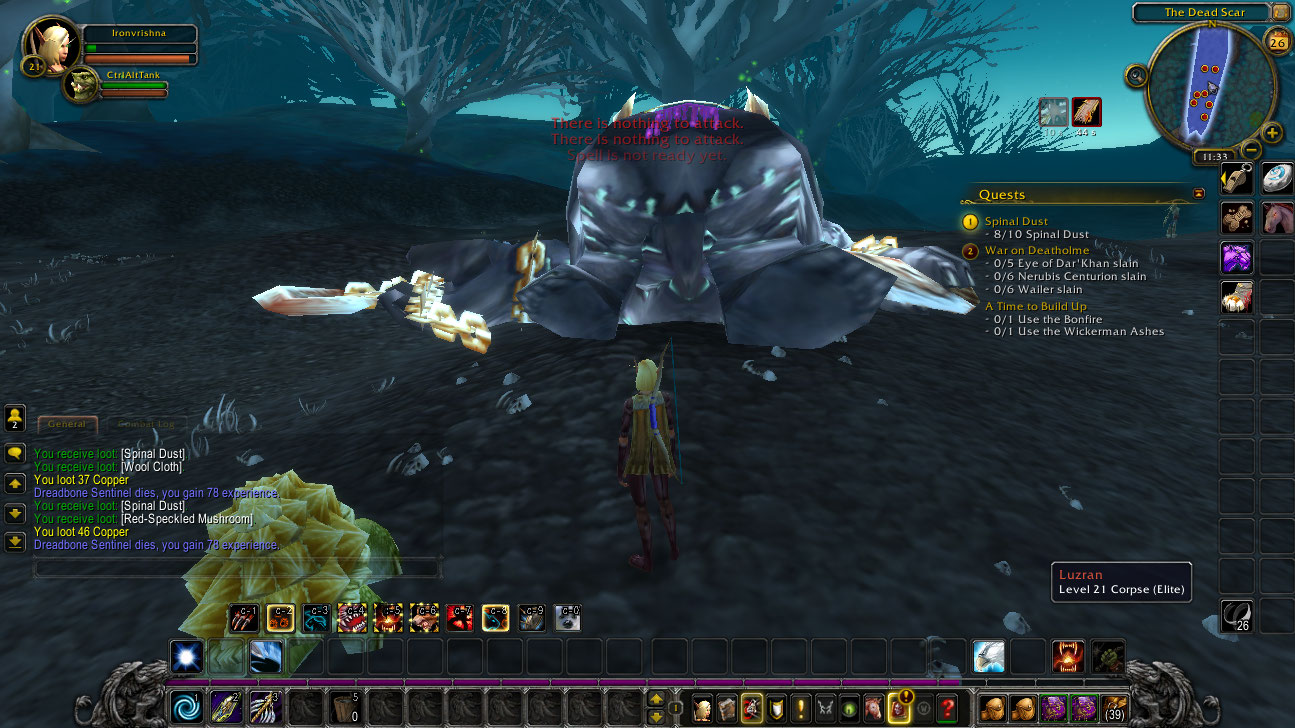The height and width of the screenshot is (728, 1295).
Task: Summon the horse mount from side bar
Action: coord(1277,217)
